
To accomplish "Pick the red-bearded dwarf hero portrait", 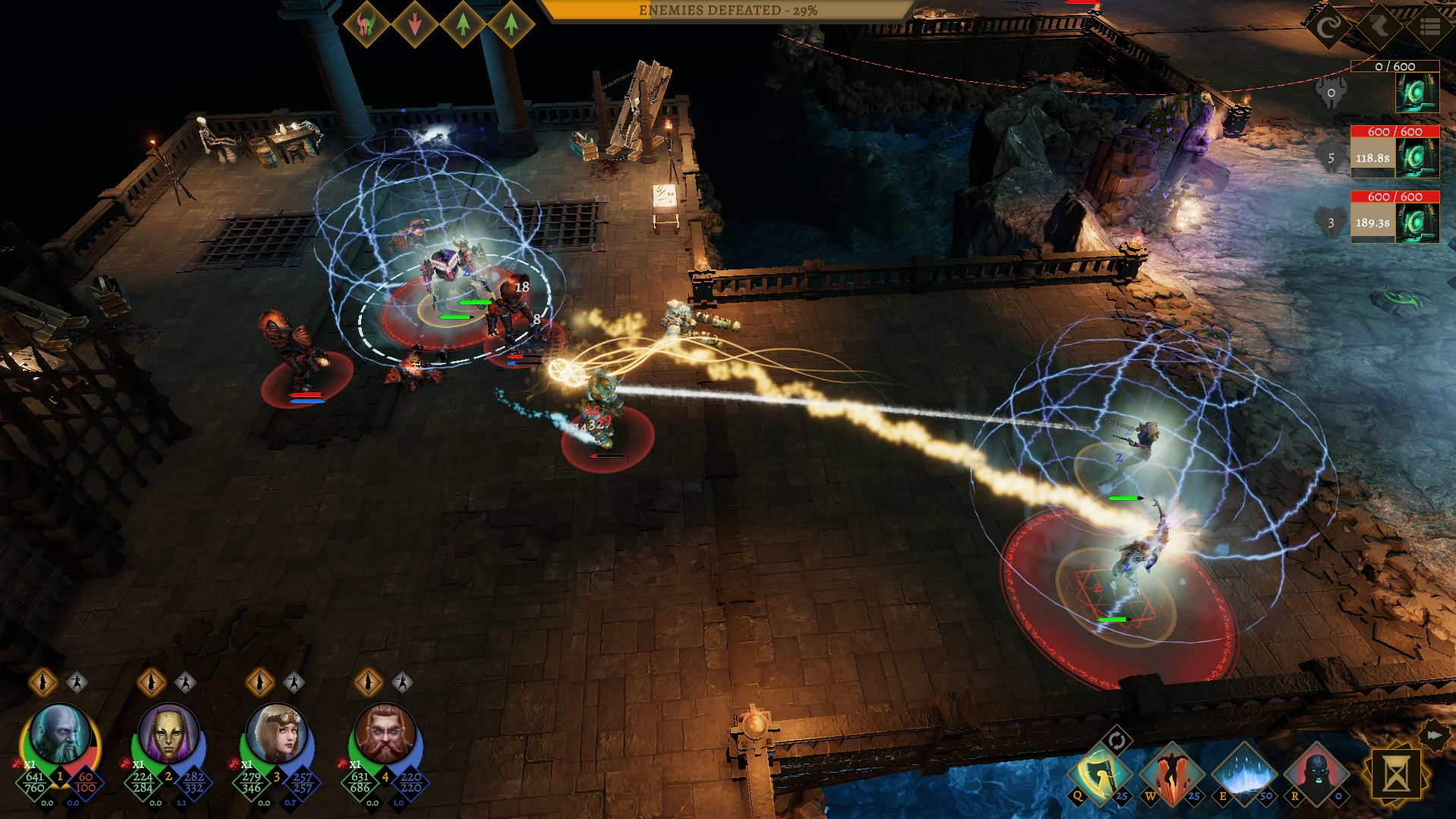I will click(x=385, y=733).
